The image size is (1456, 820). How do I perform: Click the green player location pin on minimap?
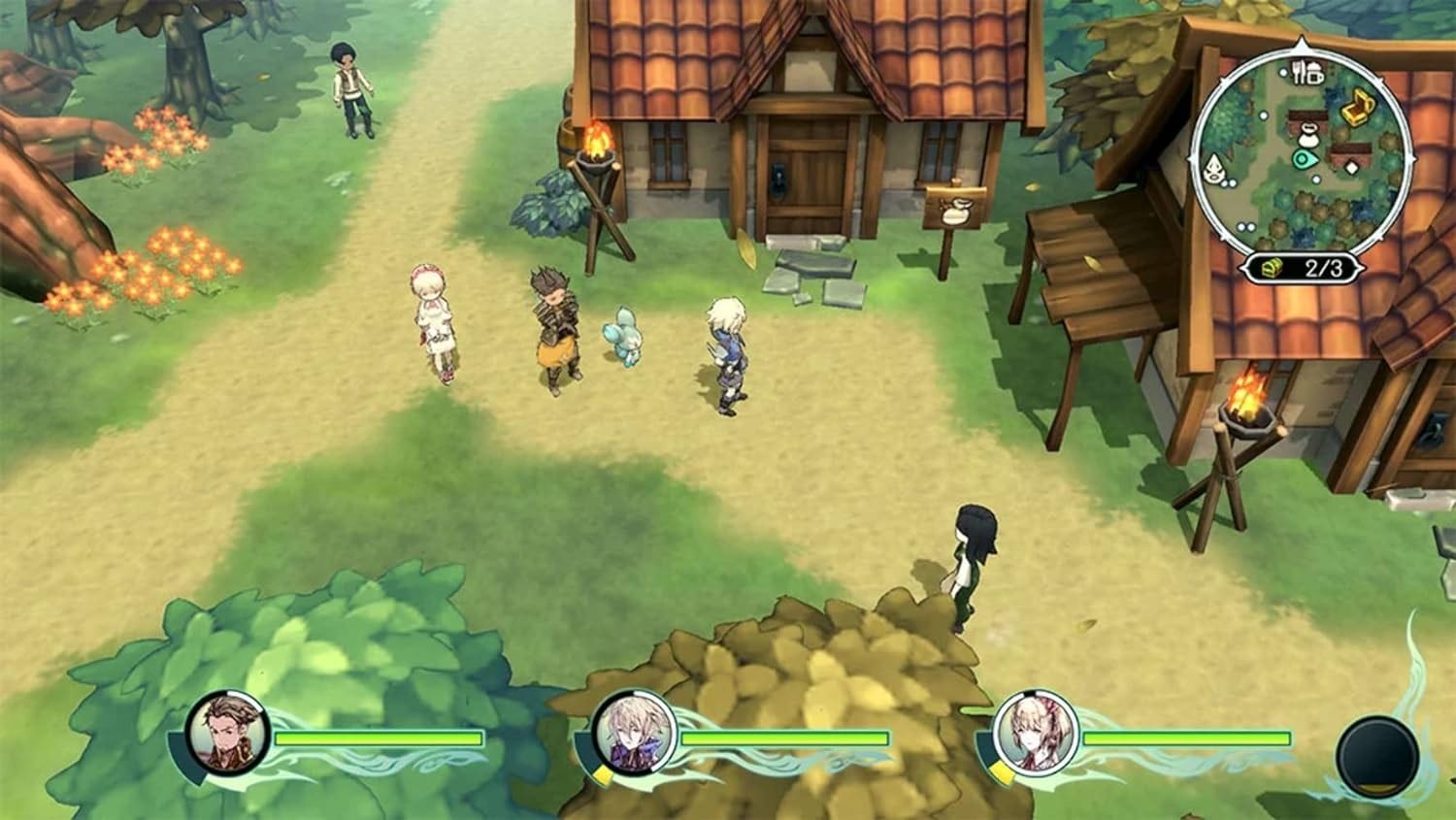[x=1304, y=158]
